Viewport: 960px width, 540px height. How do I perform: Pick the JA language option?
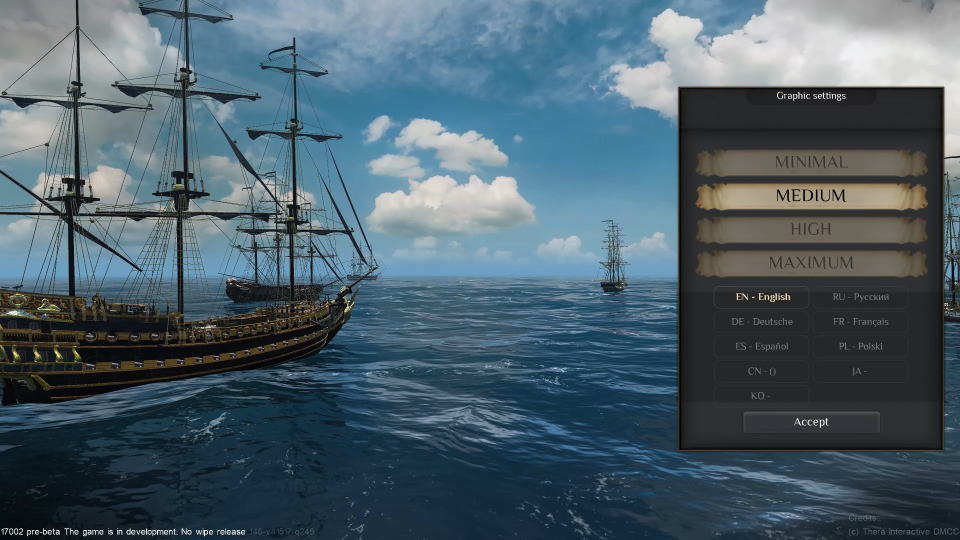click(x=860, y=372)
